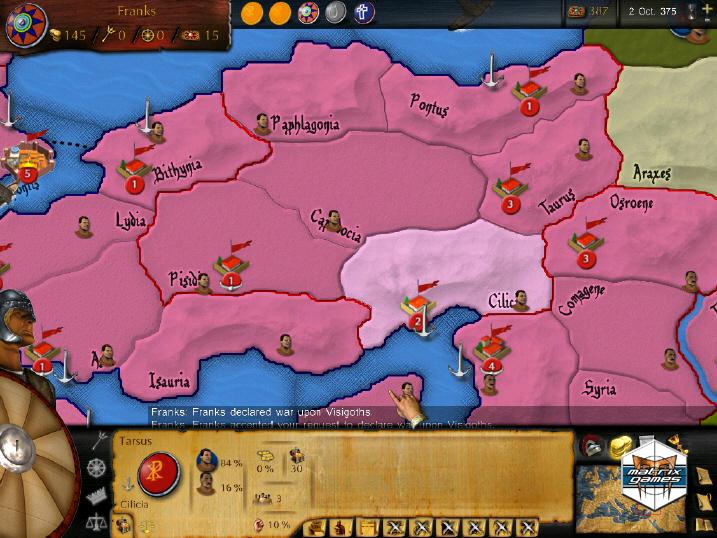Click the first orange sun orb icon
The image size is (717, 538).
251,12
